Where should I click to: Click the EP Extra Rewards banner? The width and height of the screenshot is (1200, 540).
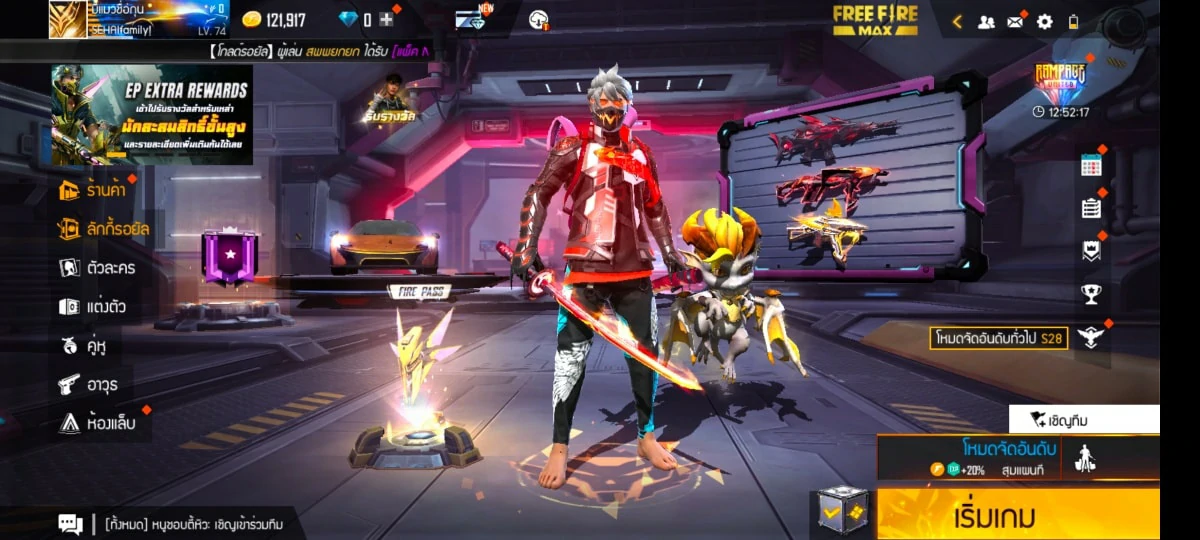pos(151,114)
